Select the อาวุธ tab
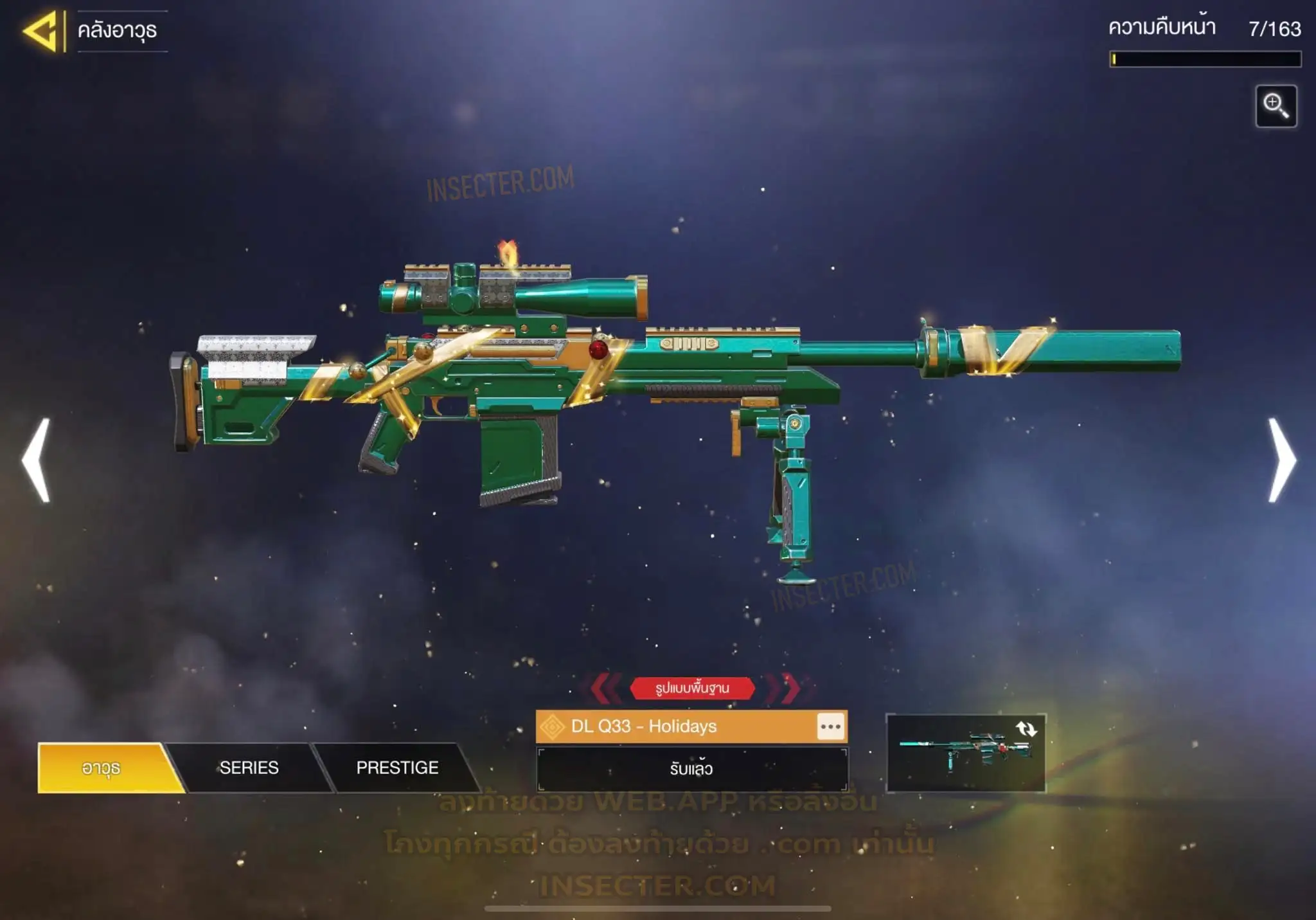The width and height of the screenshot is (1316, 920). click(103, 768)
